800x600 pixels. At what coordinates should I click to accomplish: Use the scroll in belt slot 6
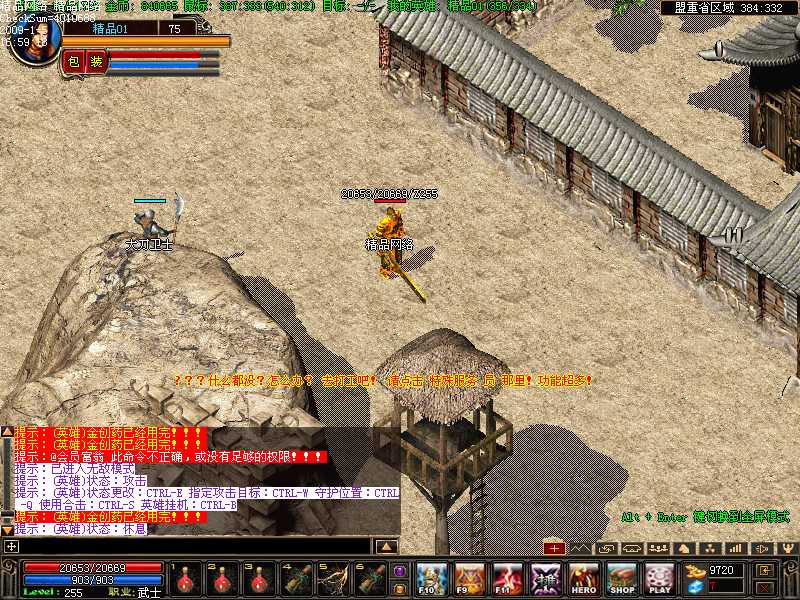372,579
